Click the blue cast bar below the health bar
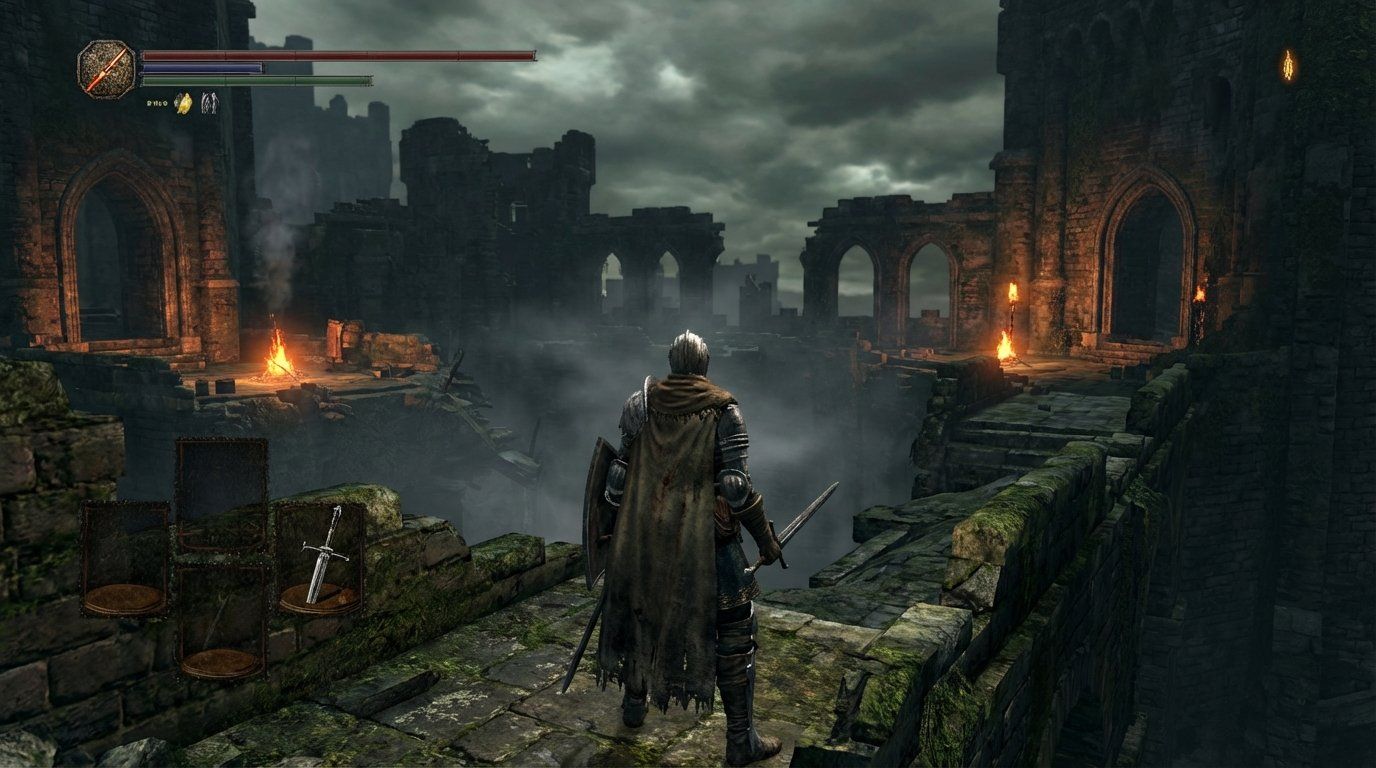The height and width of the screenshot is (768, 1376). 200,67
